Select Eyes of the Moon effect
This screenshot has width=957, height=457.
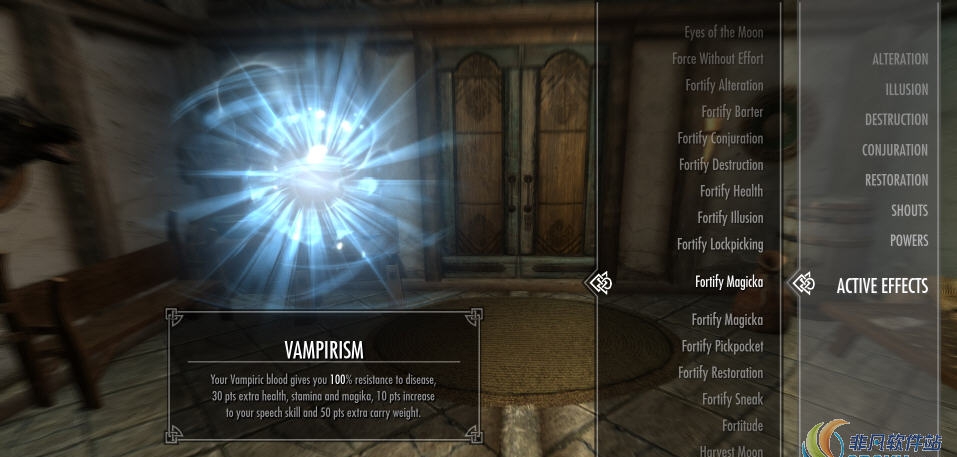pyautogui.click(x=723, y=33)
